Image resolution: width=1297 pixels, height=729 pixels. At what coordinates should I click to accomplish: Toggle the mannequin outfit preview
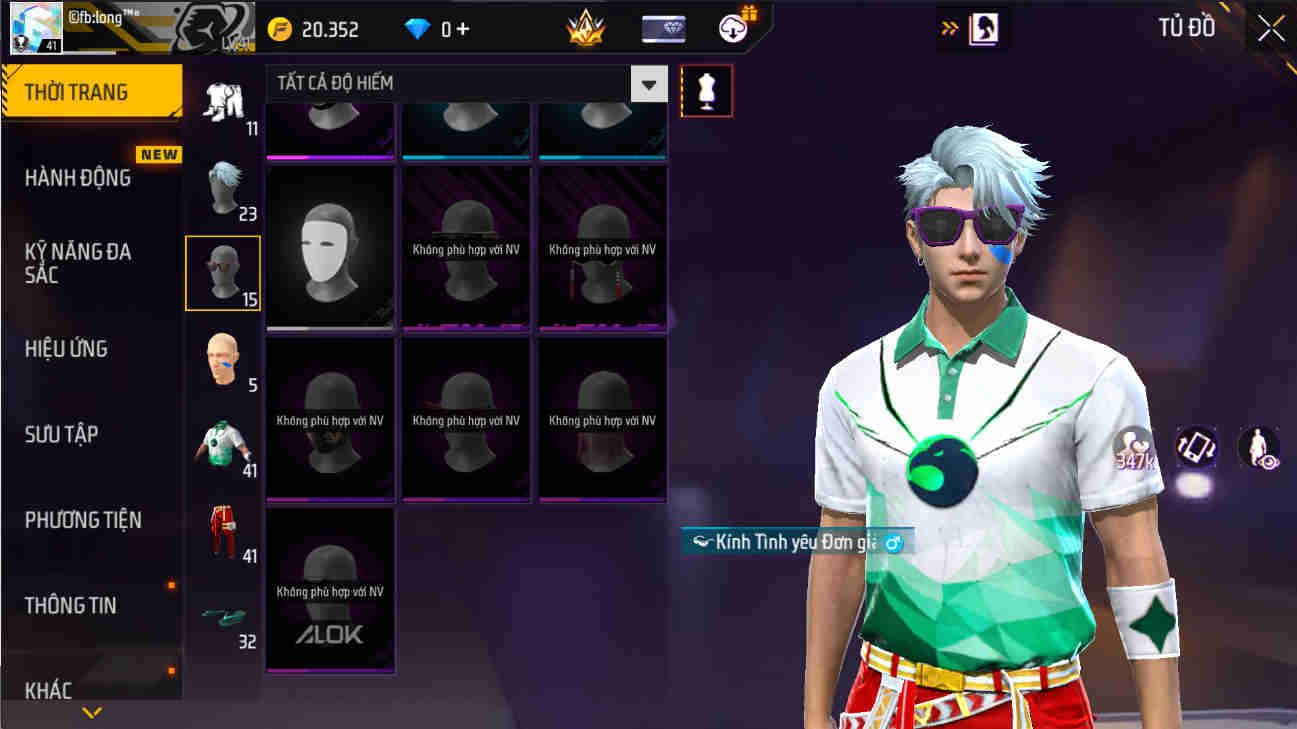tap(707, 90)
